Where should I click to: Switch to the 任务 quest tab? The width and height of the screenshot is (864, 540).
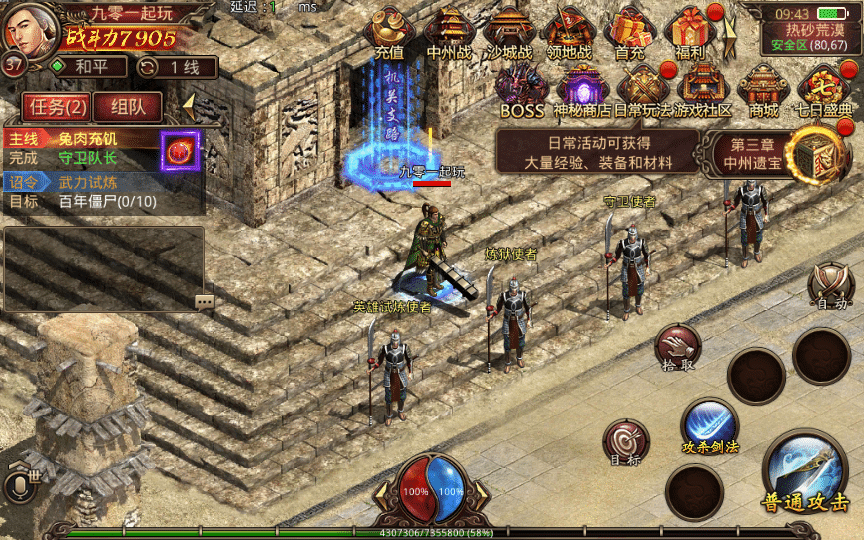pyautogui.click(x=57, y=106)
